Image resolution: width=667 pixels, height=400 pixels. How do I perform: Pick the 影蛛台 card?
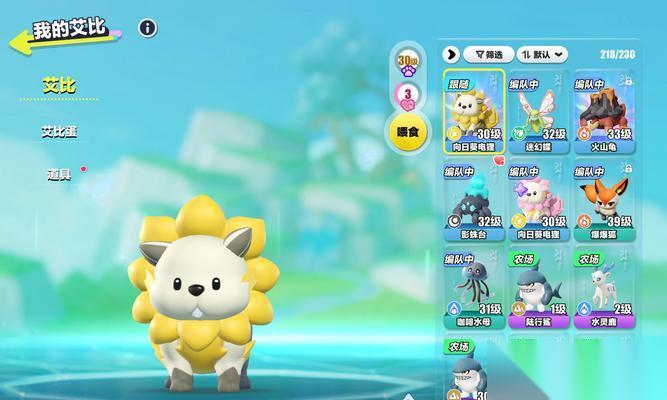coord(474,200)
